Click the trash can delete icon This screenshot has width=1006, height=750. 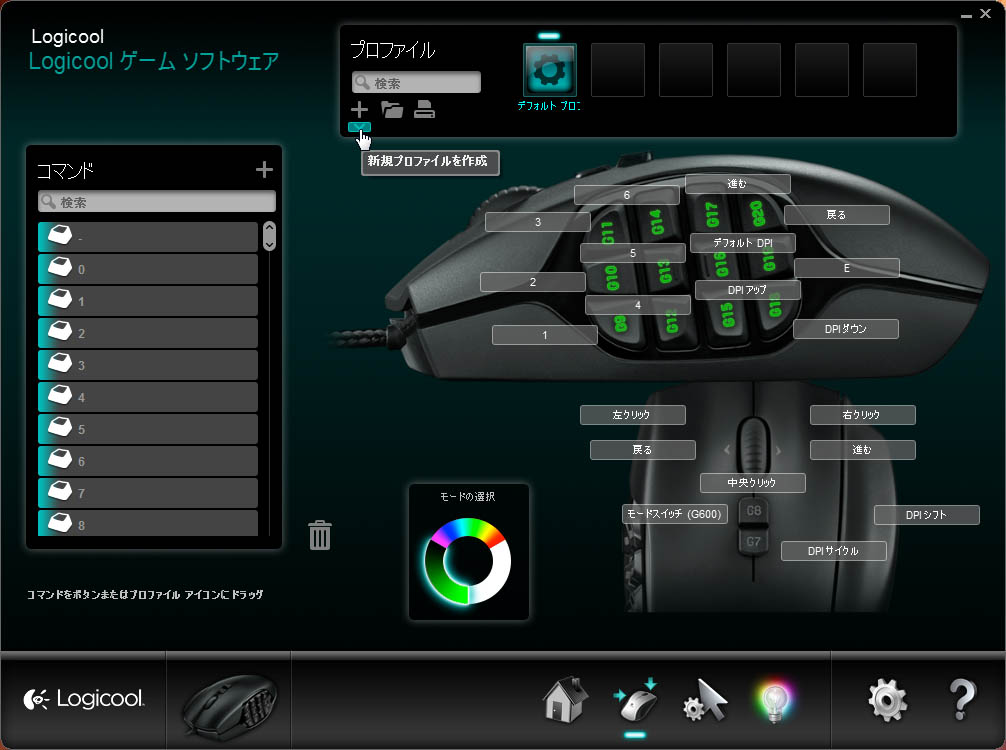320,535
